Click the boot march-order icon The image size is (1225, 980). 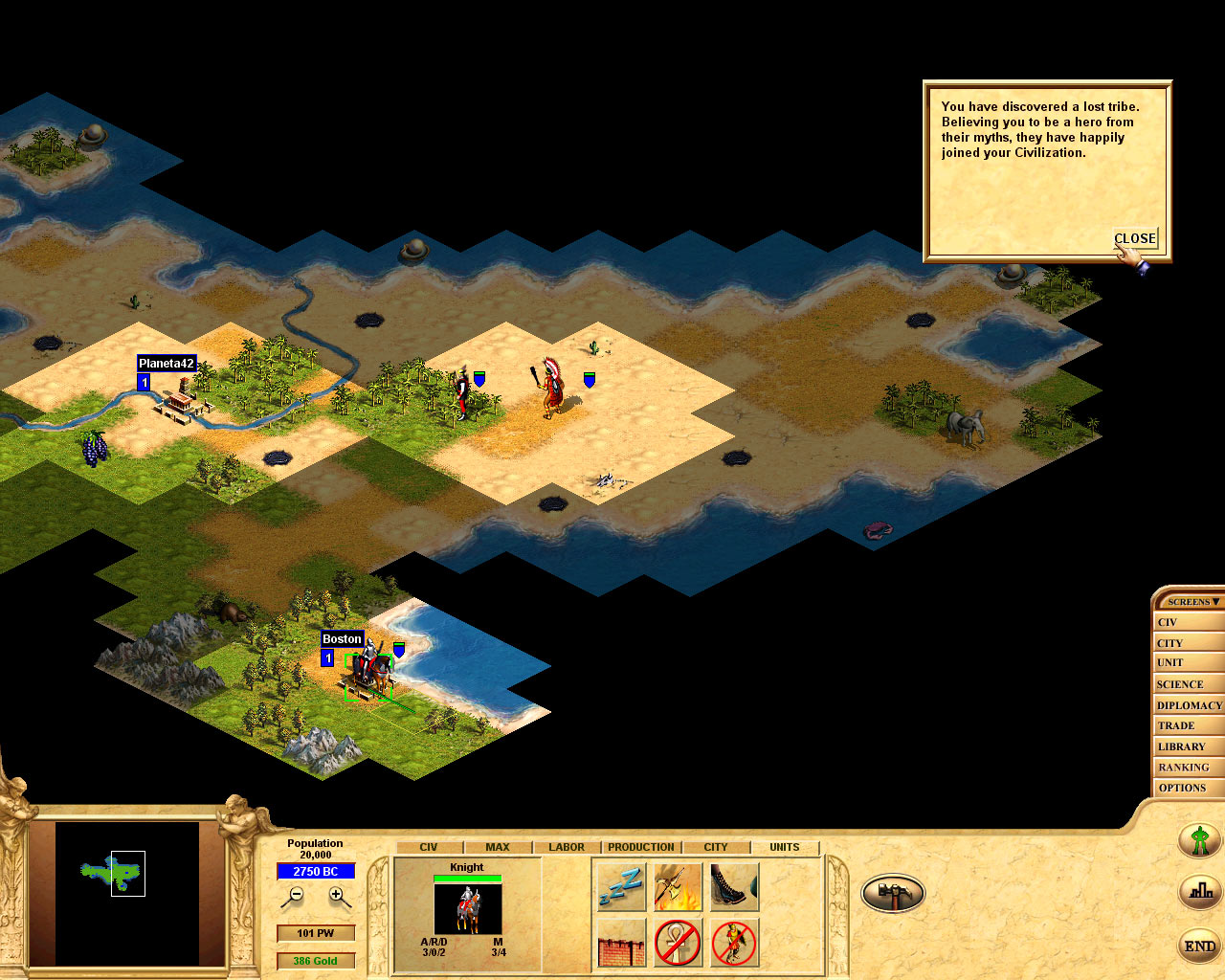[733, 885]
